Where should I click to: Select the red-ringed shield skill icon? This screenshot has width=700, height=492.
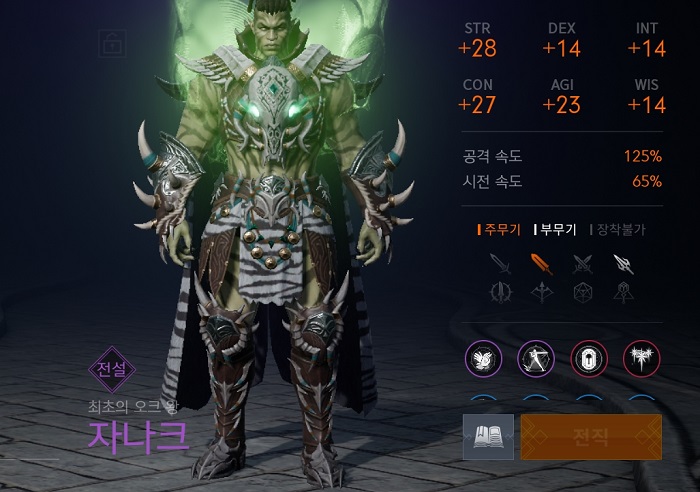[587, 358]
